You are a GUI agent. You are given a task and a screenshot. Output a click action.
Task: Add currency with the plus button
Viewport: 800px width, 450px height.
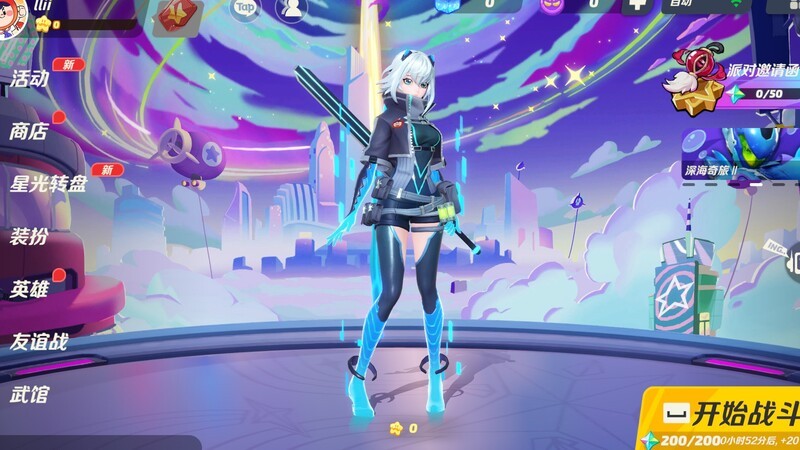(636, 6)
